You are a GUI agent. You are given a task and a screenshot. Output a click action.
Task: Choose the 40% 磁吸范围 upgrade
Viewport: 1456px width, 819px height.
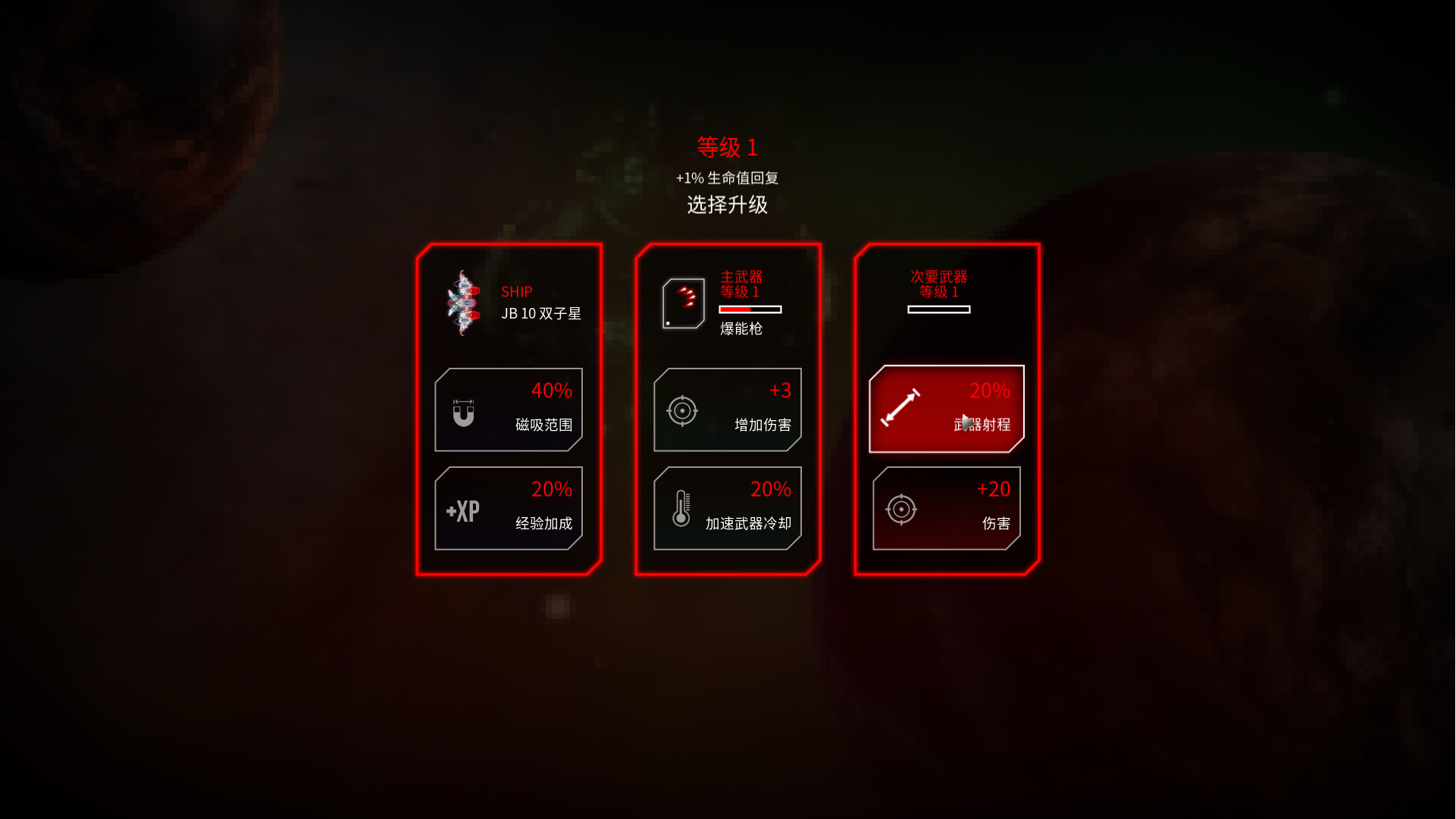point(508,409)
